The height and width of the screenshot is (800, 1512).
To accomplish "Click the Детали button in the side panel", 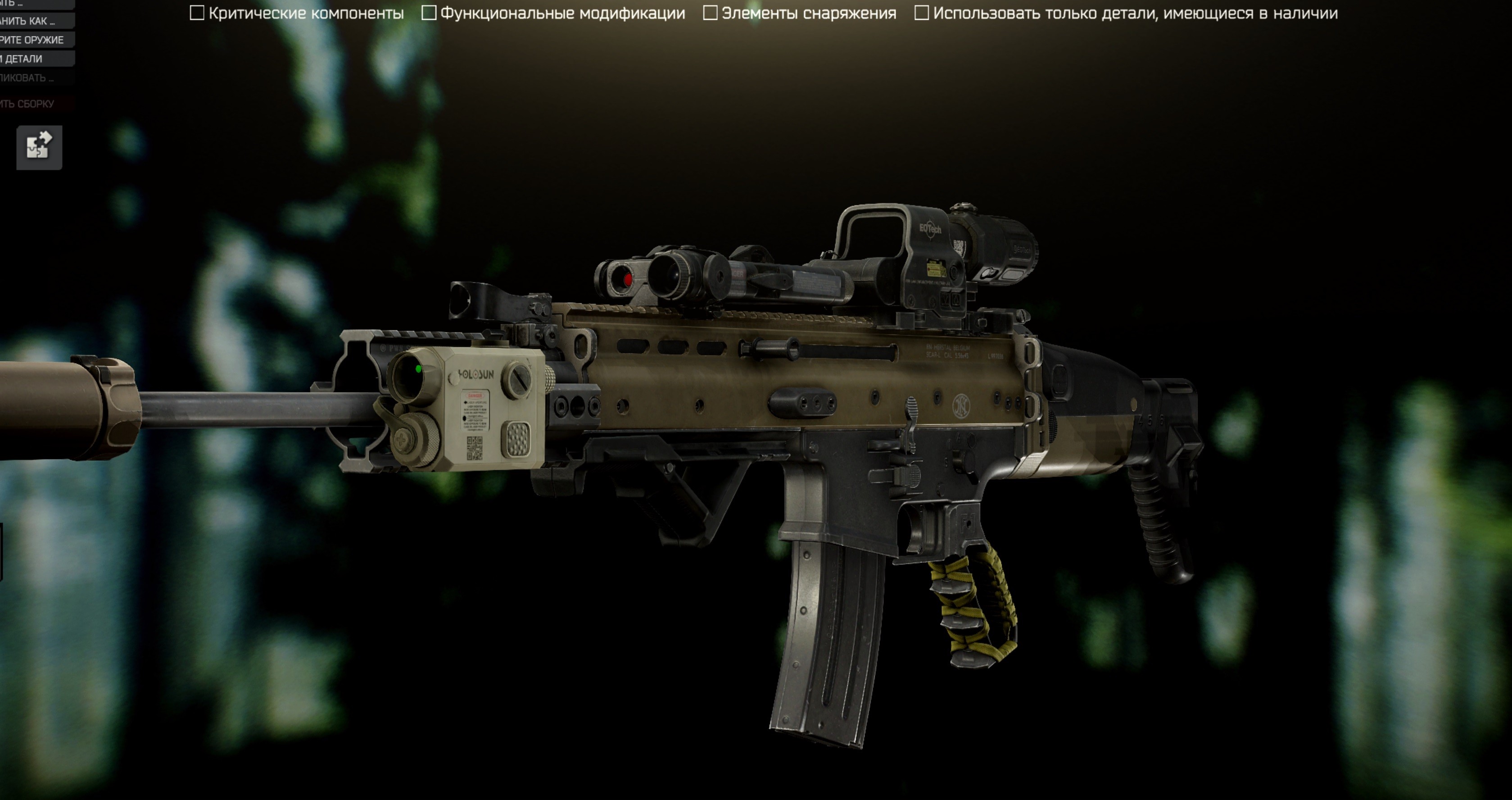I will tap(35, 59).
